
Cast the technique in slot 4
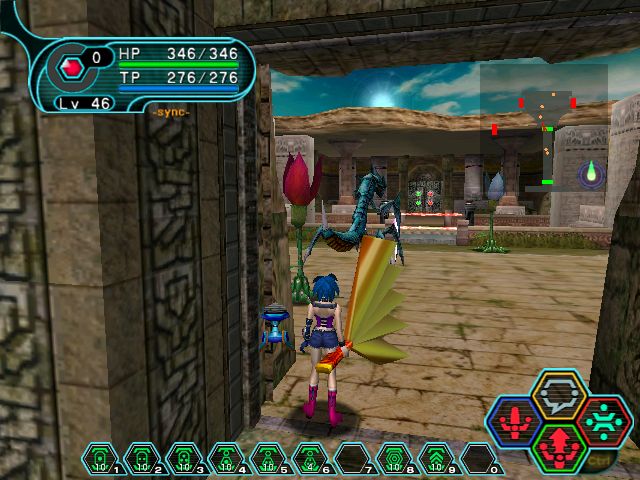pos(227,460)
